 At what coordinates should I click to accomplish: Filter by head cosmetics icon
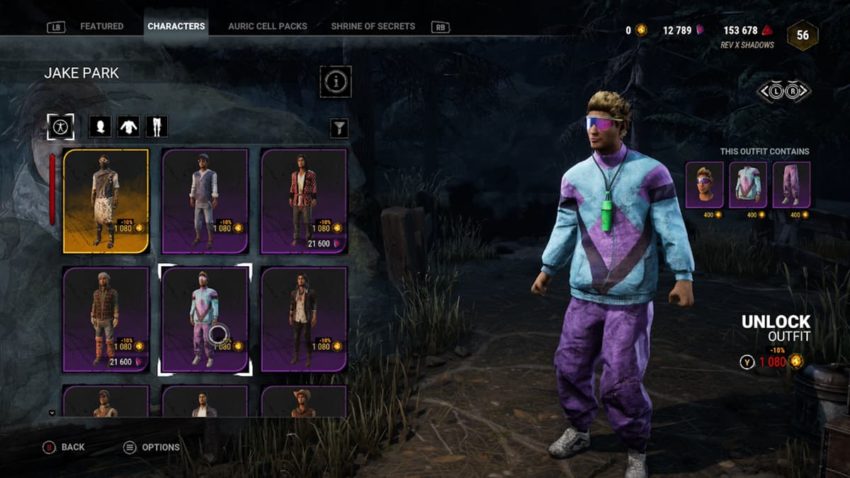point(99,127)
